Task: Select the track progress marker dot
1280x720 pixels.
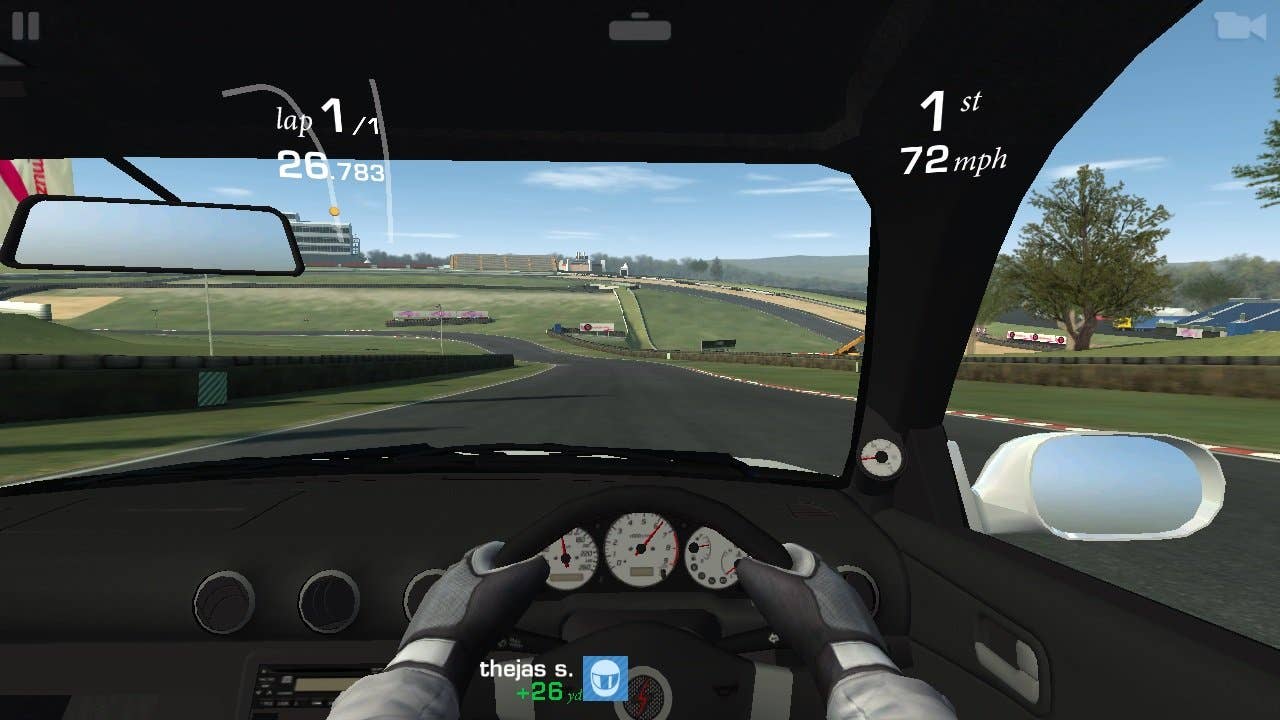Action: tap(334, 210)
